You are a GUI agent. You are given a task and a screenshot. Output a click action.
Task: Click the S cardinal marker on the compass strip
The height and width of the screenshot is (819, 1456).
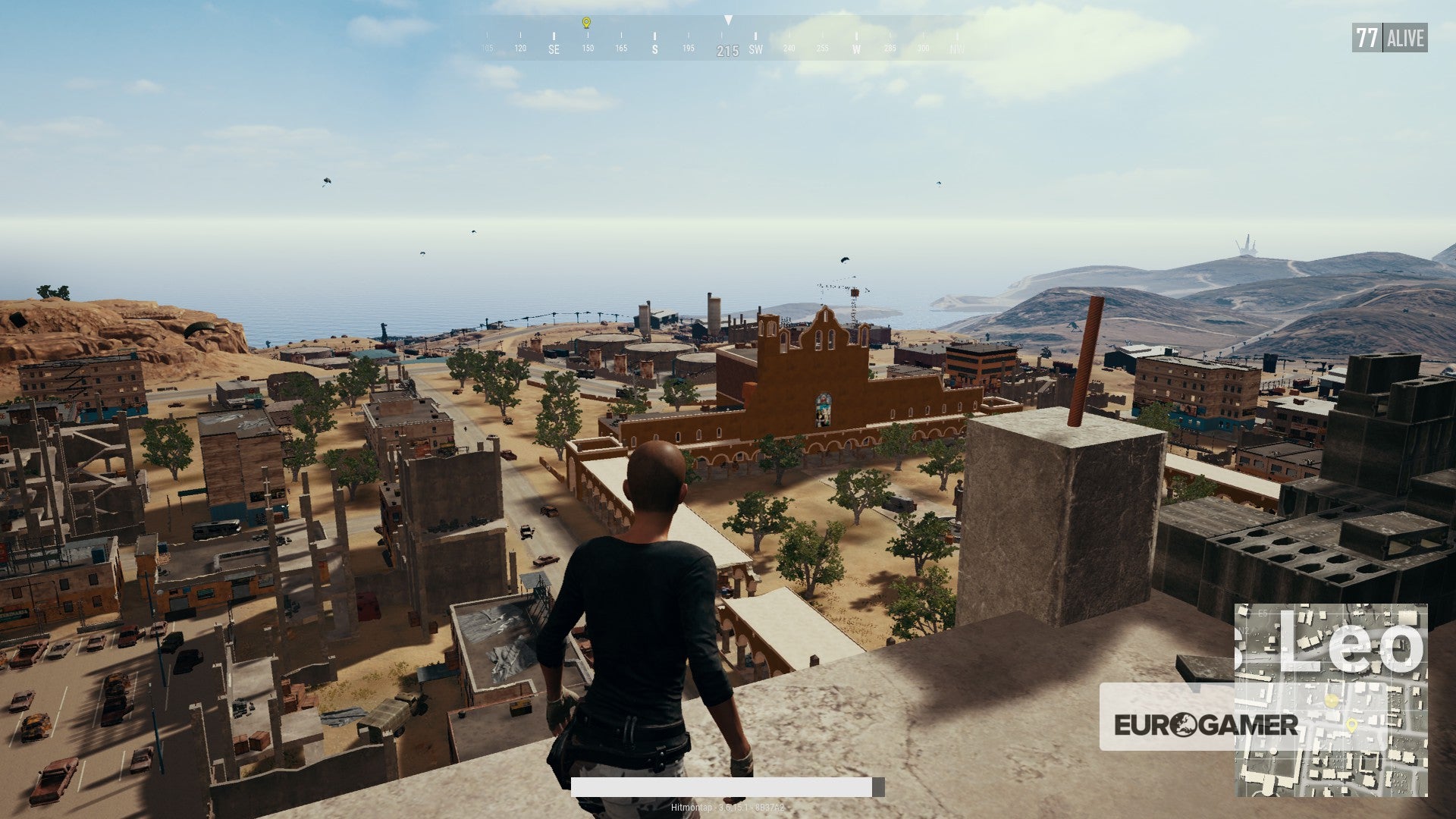coord(654,49)
